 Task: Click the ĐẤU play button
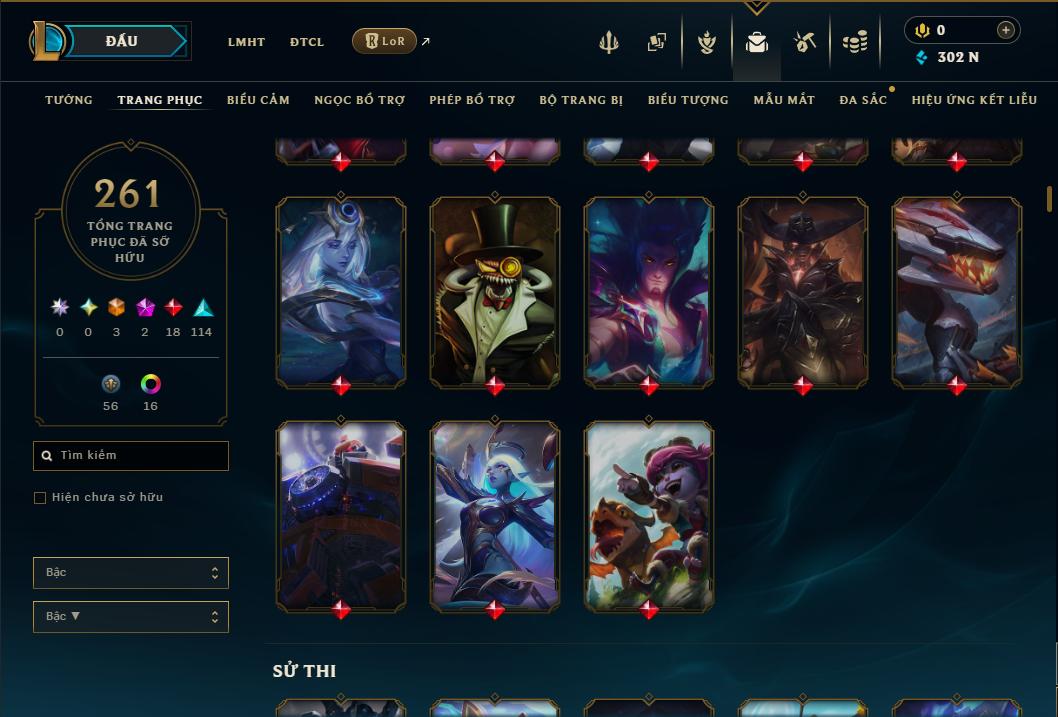[122, 41]
